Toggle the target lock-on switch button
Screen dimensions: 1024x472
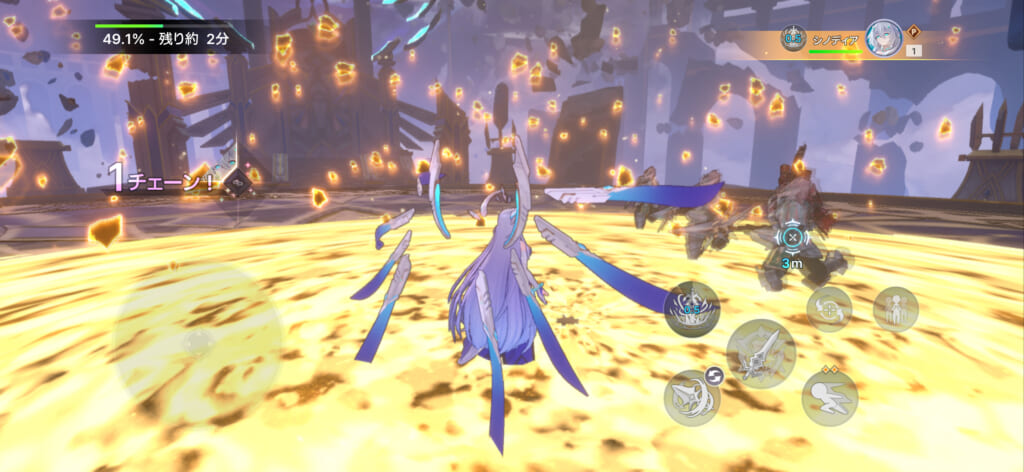(829, 309)
